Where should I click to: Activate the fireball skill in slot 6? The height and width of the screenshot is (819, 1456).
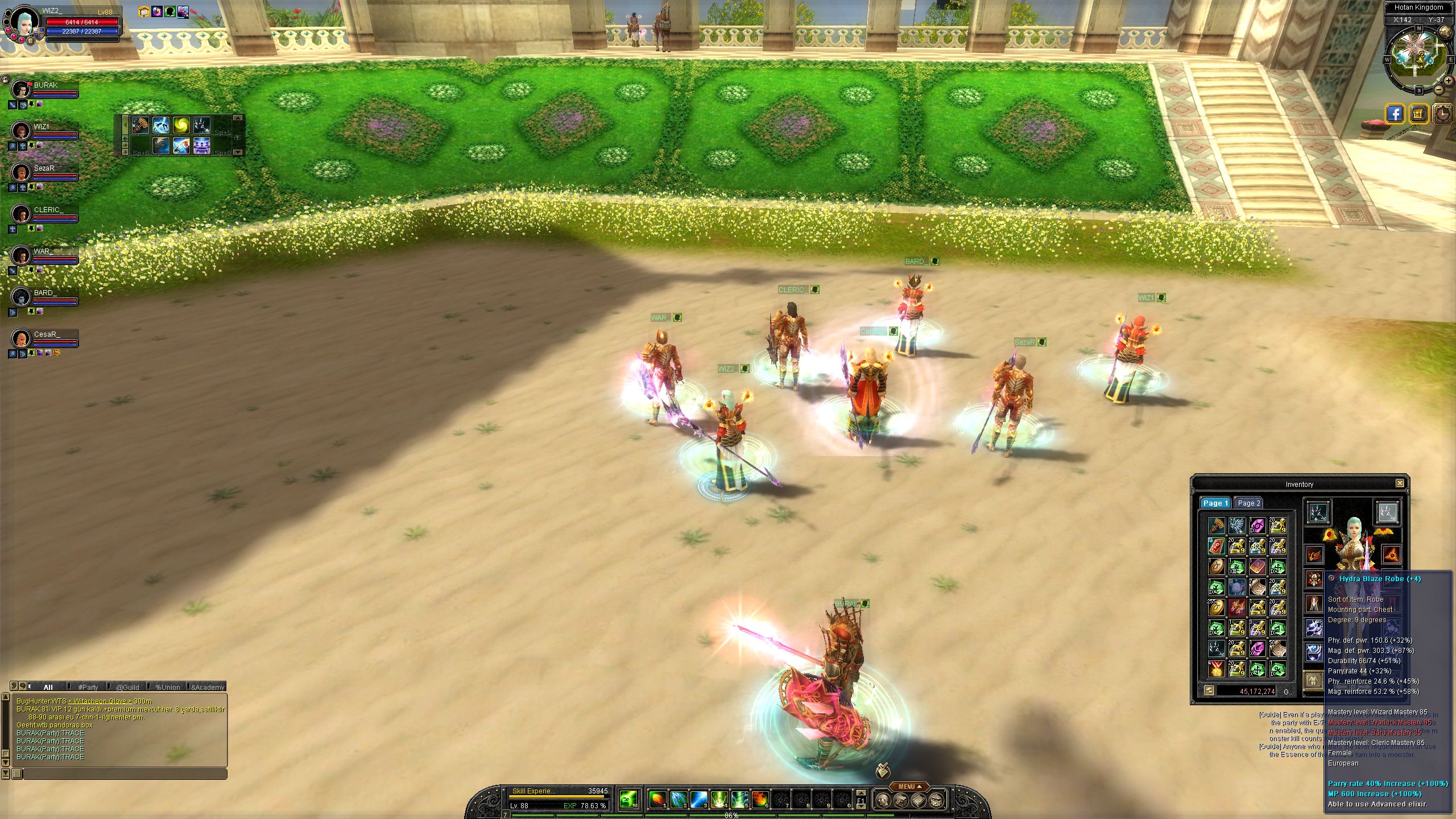coord(760,799)
